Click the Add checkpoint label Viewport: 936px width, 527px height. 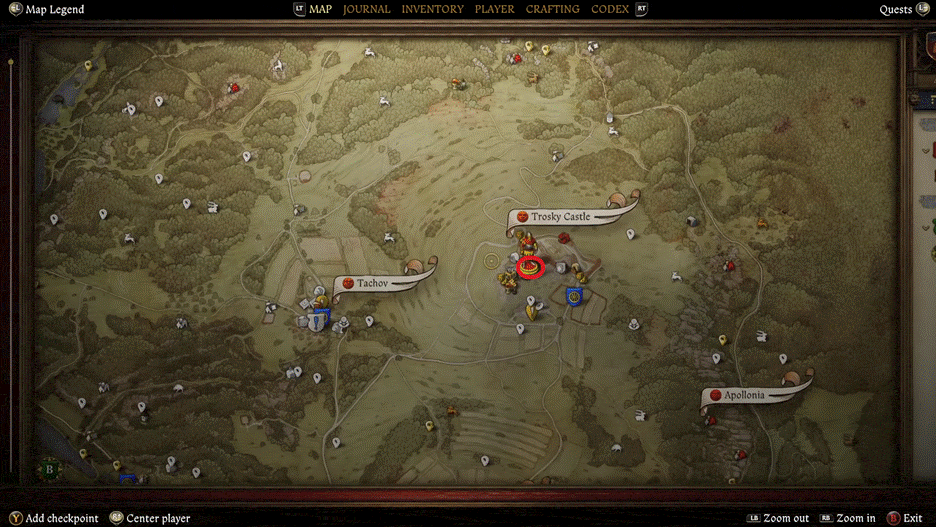click(x=62, y=518)
